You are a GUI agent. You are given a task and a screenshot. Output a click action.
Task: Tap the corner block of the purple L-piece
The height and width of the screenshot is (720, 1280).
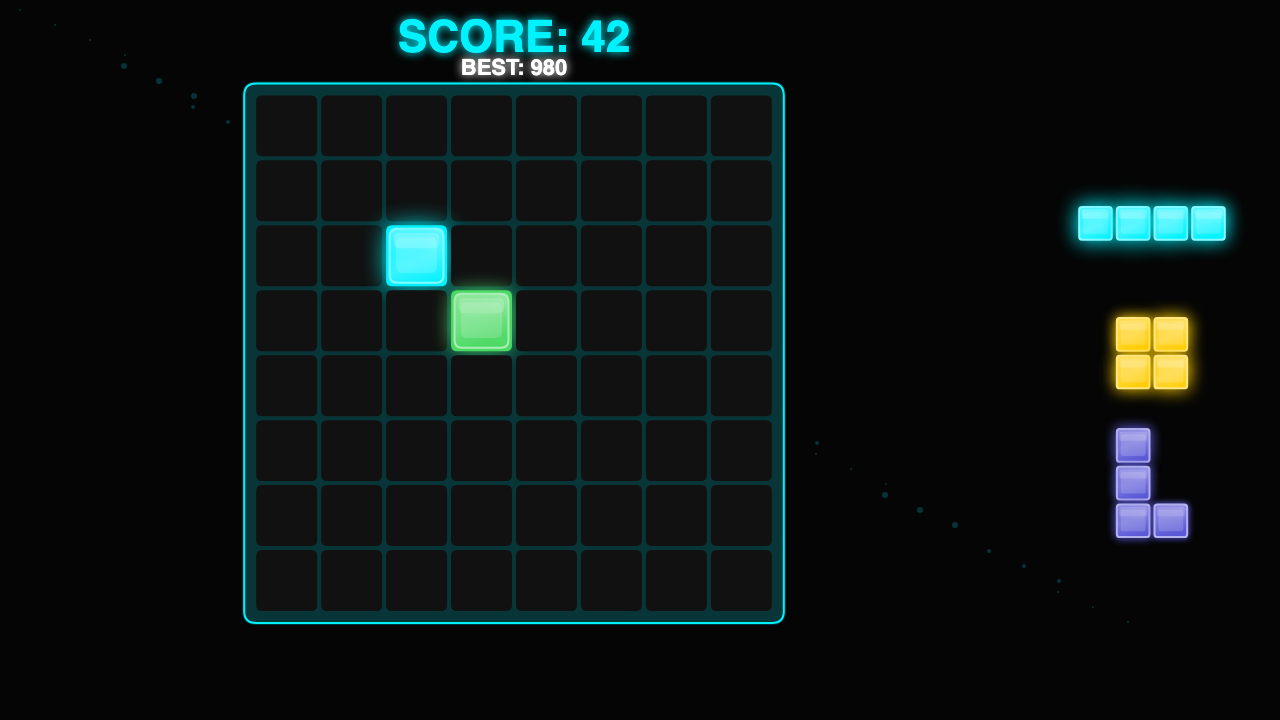[1133, 521]
